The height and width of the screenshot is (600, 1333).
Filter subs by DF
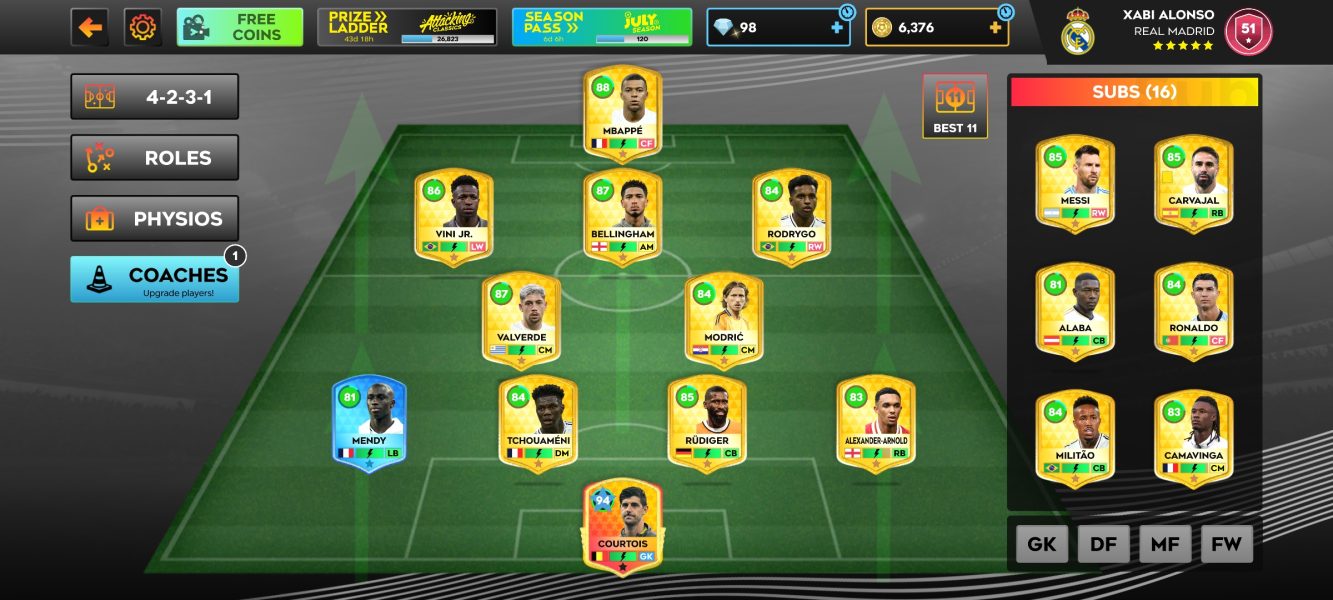(1104, 544)
